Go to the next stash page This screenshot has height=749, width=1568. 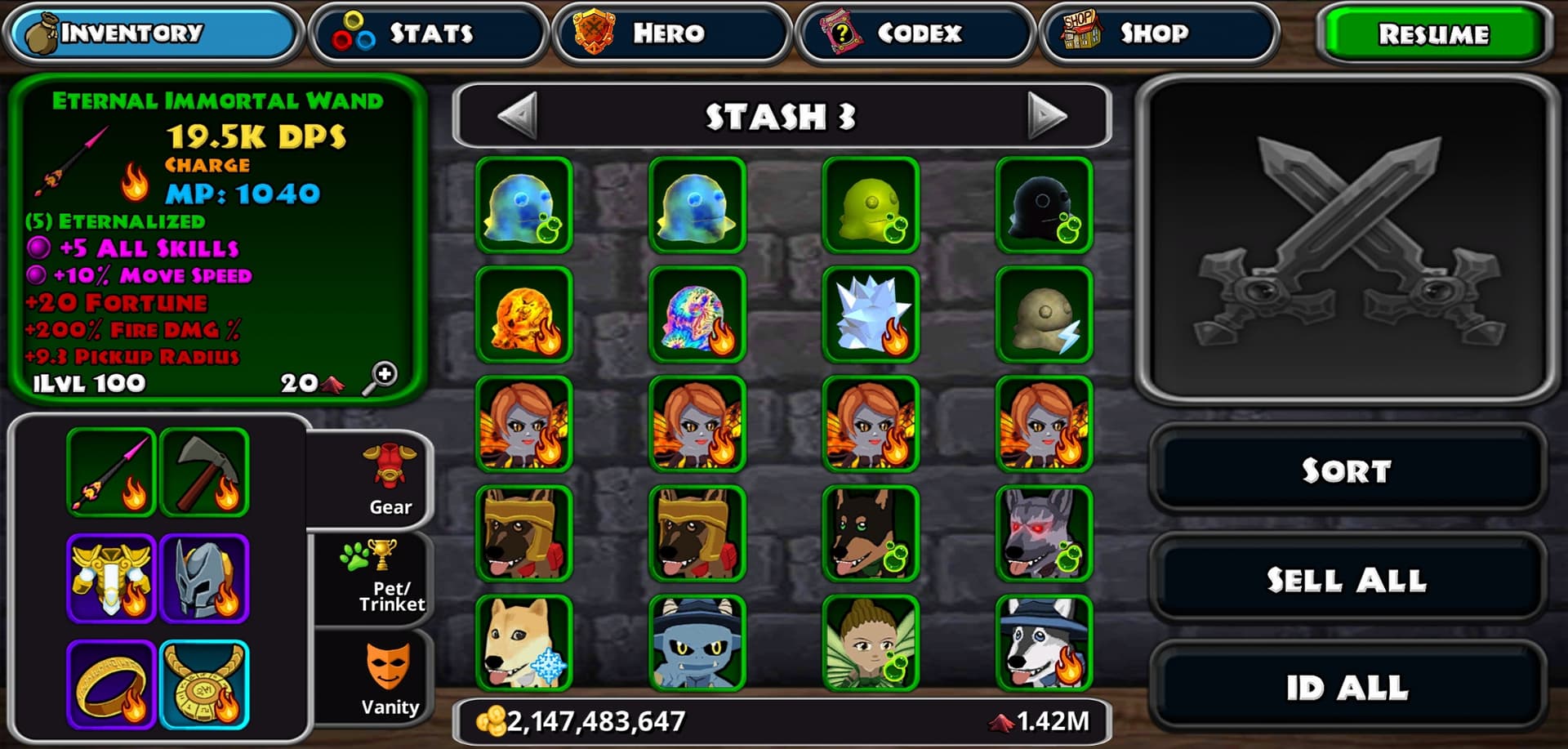1046,116
